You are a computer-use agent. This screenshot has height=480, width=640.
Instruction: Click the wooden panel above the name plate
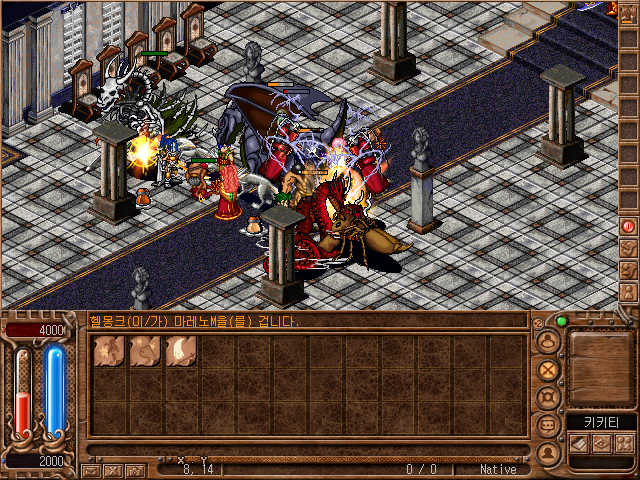tap(601, 367)
